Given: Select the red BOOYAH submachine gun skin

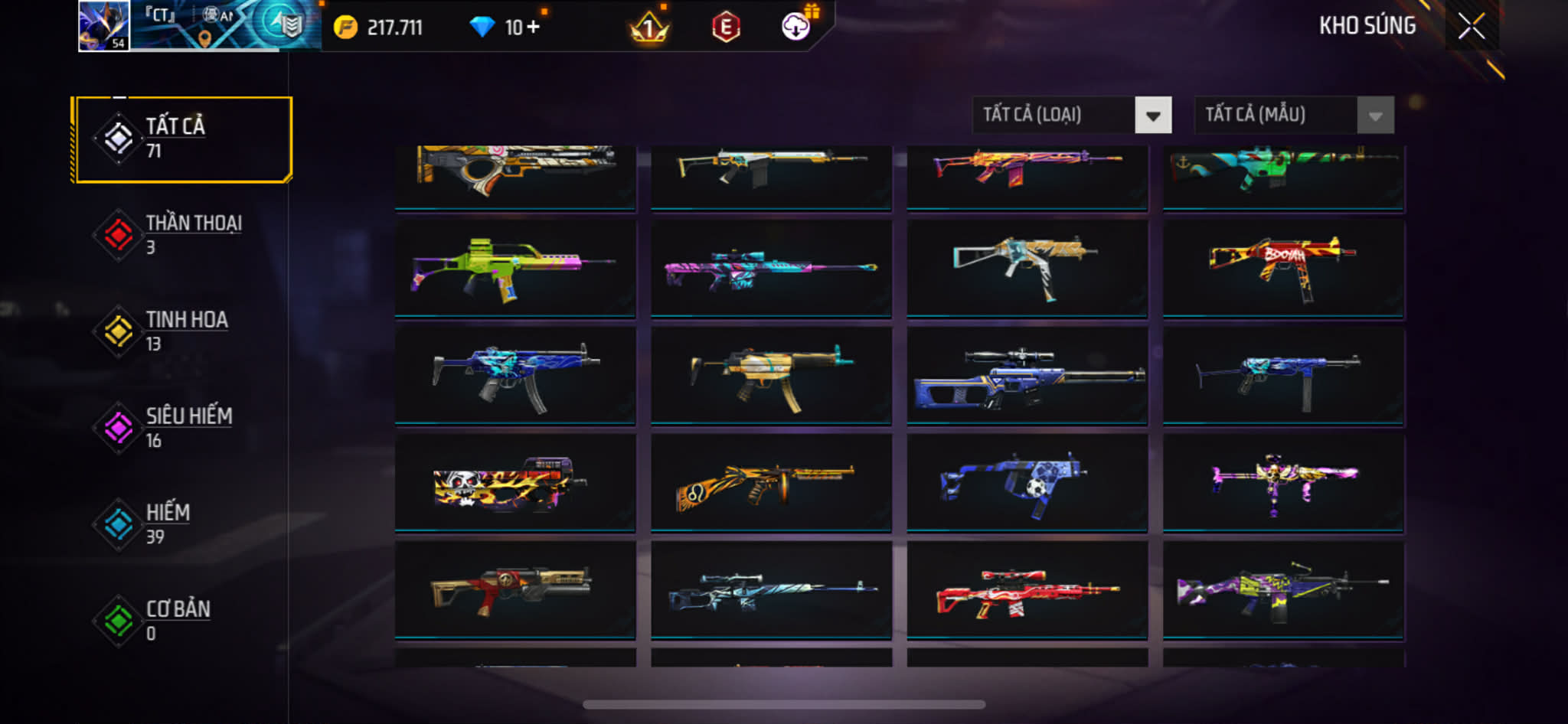Looking at the screenshot, I should coord(1282,268).
